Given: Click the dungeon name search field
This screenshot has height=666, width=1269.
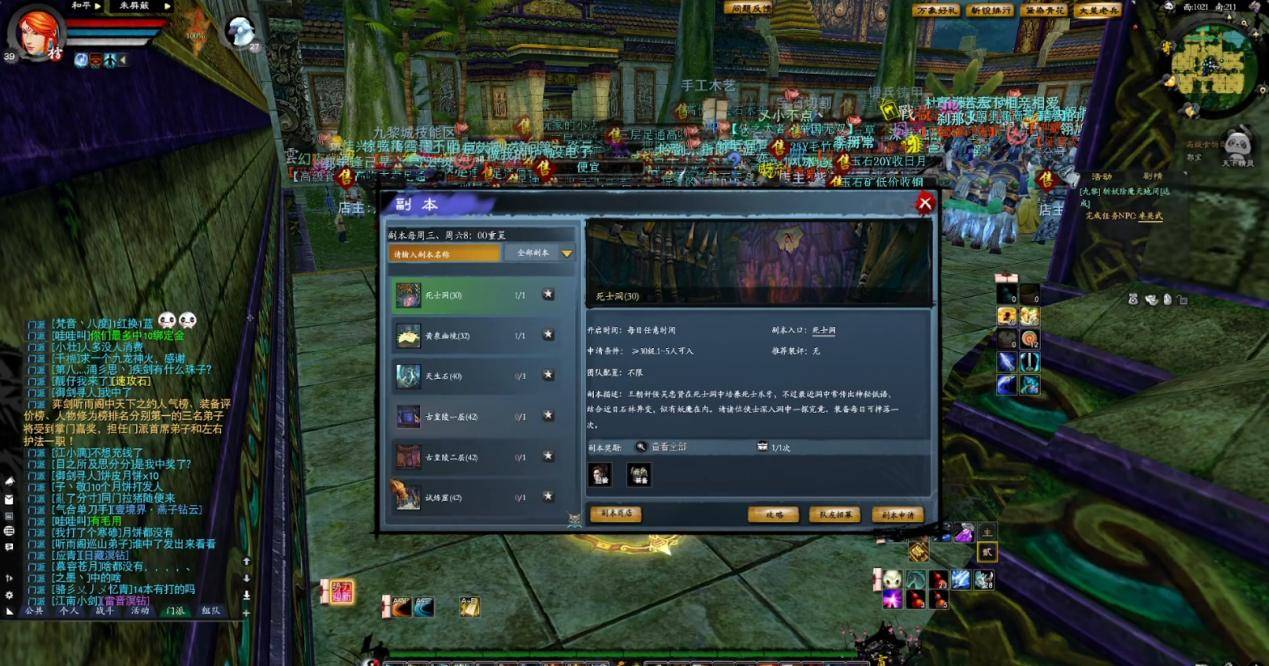Looking at the screenshot, I should click(444, 253).
